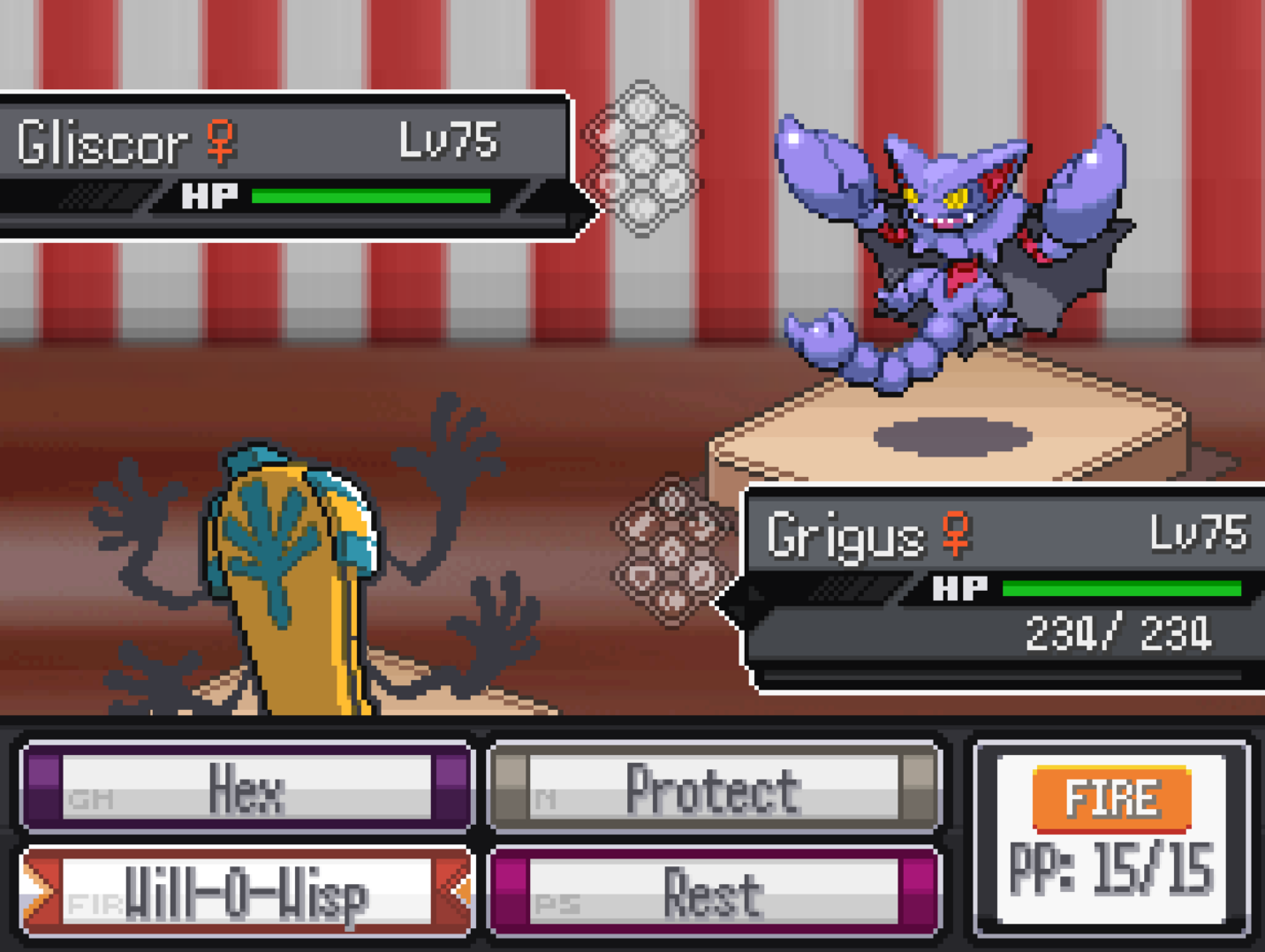Select the Hex move
Screen dimensions: 1265x952
[x=246, y=788]
